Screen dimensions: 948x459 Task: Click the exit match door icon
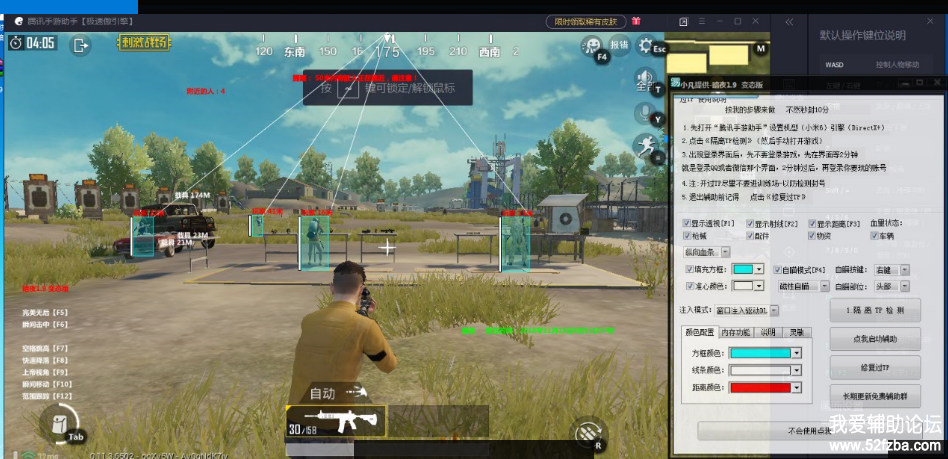[79, 44]
